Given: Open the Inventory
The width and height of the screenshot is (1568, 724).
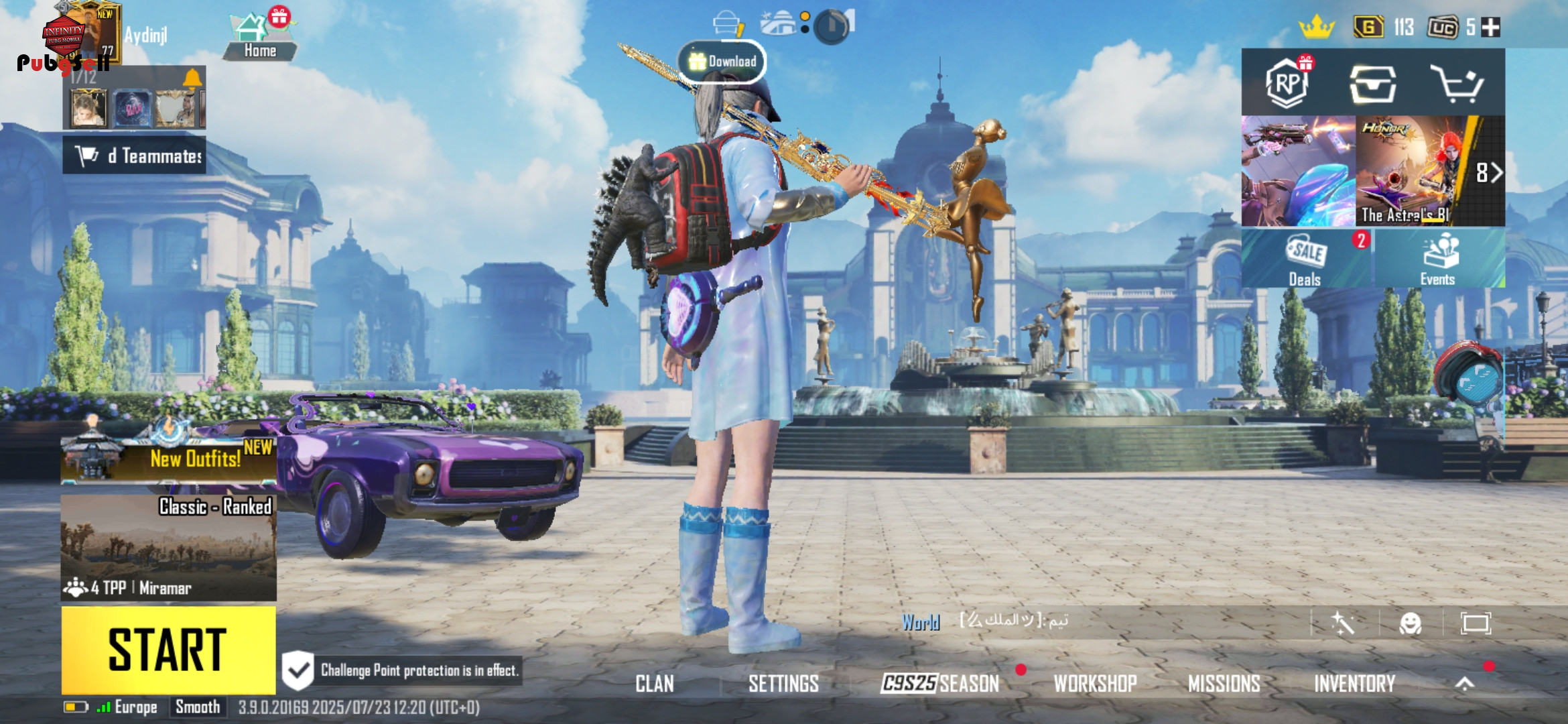Looking at the screenshot, I should click(x=1354, y=684).
